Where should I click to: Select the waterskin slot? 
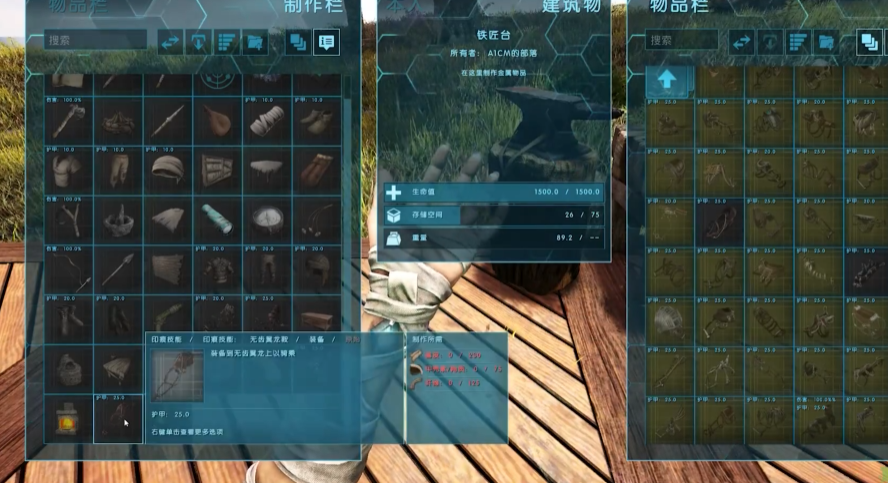tap(217, 122)
